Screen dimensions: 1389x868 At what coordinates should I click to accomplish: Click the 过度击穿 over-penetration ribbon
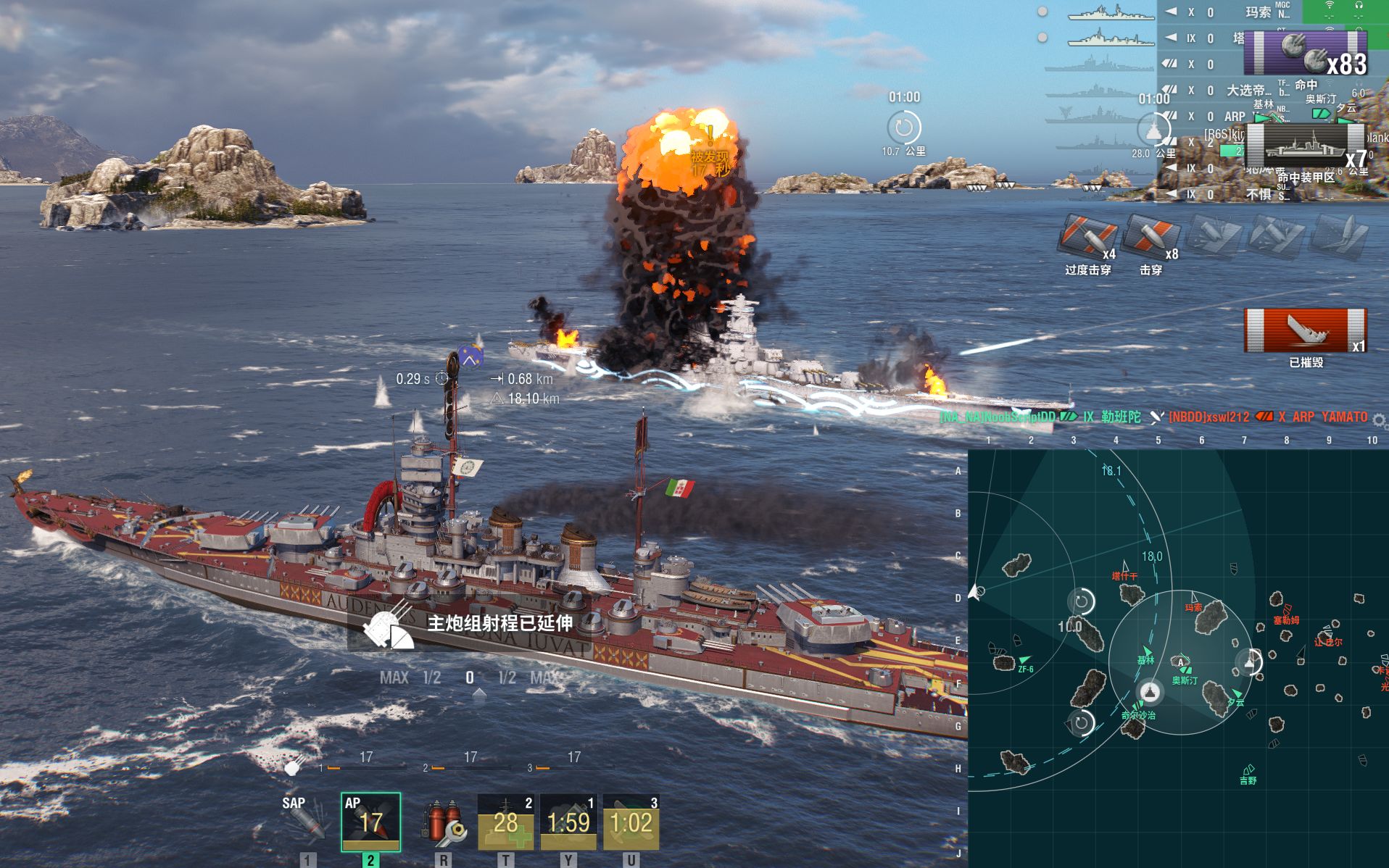1087,238
